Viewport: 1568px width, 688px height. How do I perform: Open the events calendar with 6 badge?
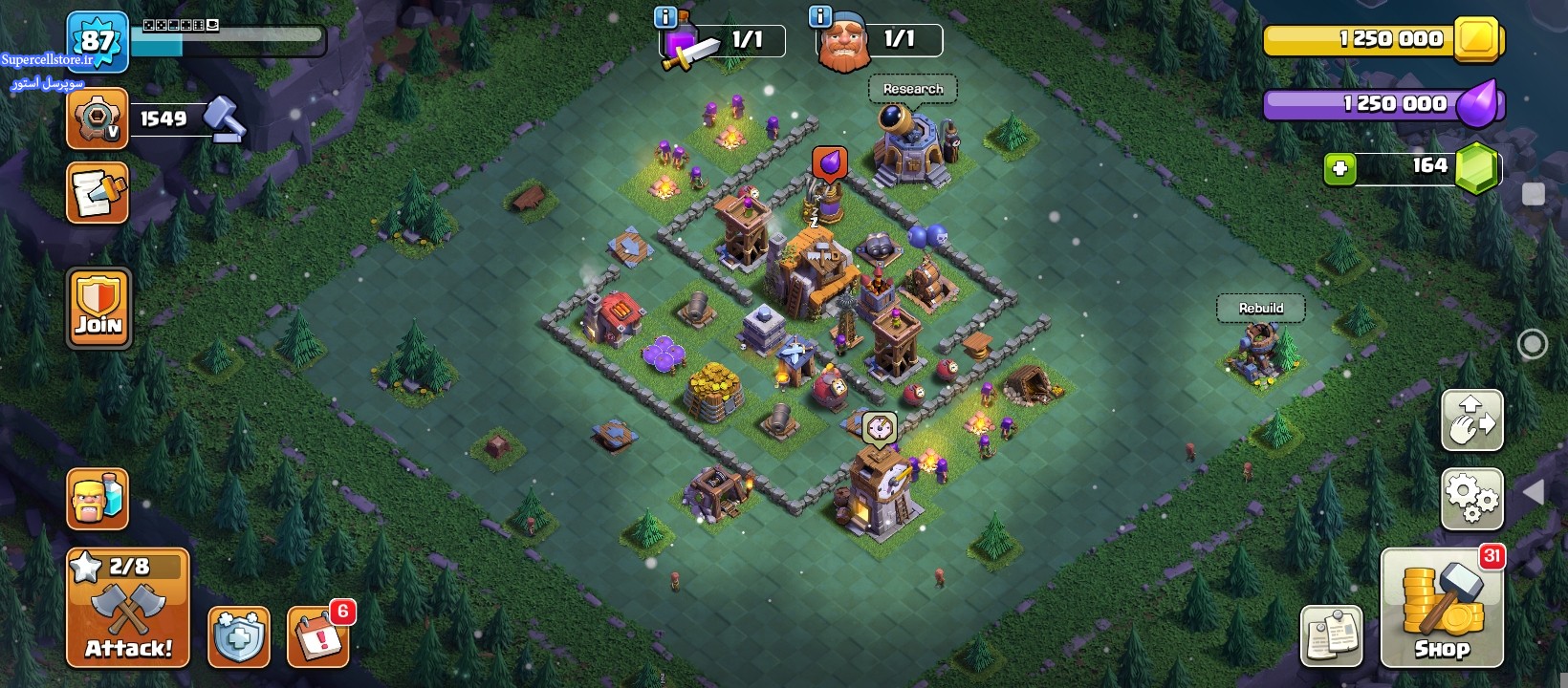tap(317, 636)
